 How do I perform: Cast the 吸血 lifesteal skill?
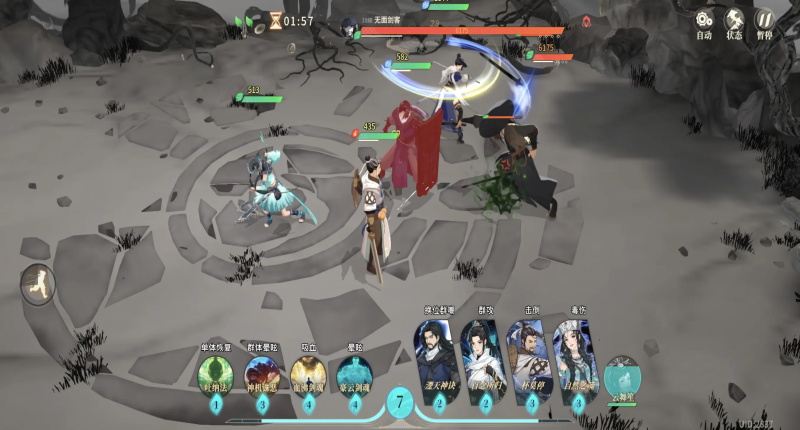[308, 375]
